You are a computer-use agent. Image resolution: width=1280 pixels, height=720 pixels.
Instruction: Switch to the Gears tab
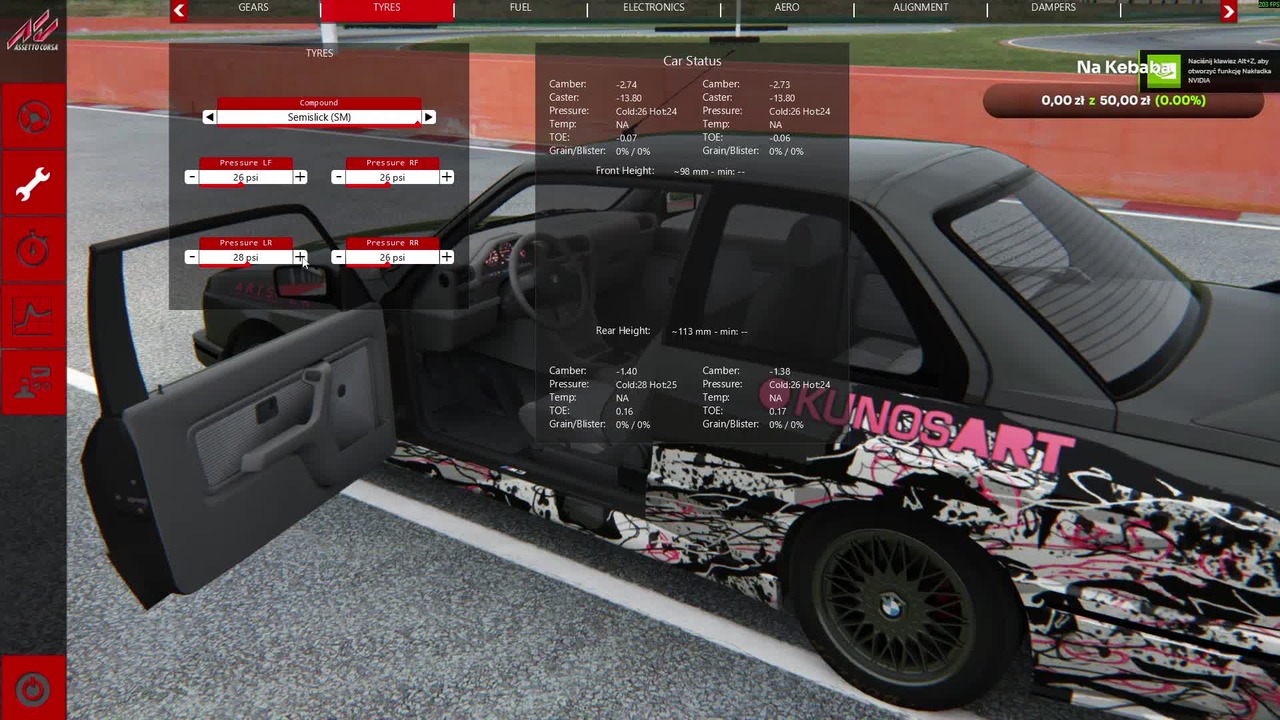(x=253, y=8)
